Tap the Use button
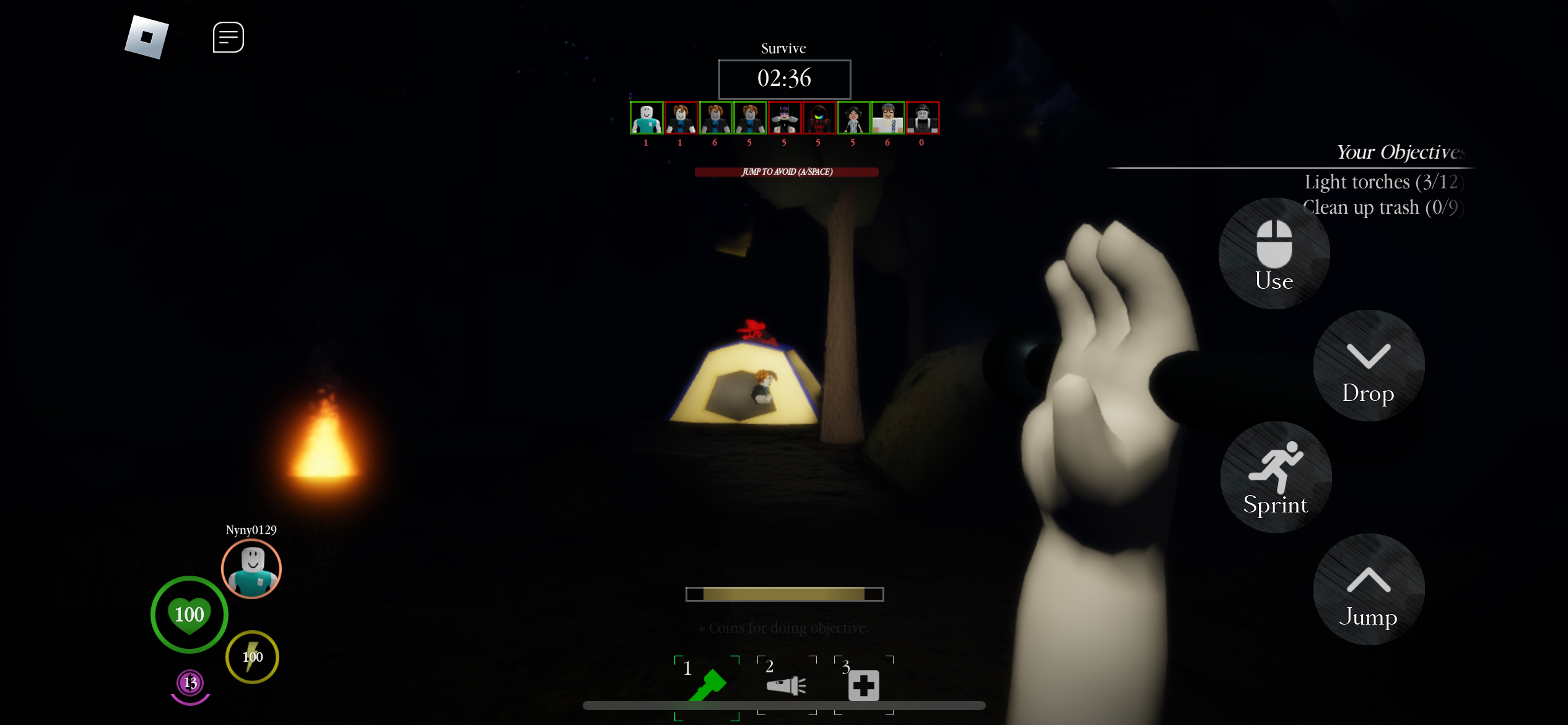Image resolution: width=1568 pixels, height=725 pixels. click(x=1274, y=254)
